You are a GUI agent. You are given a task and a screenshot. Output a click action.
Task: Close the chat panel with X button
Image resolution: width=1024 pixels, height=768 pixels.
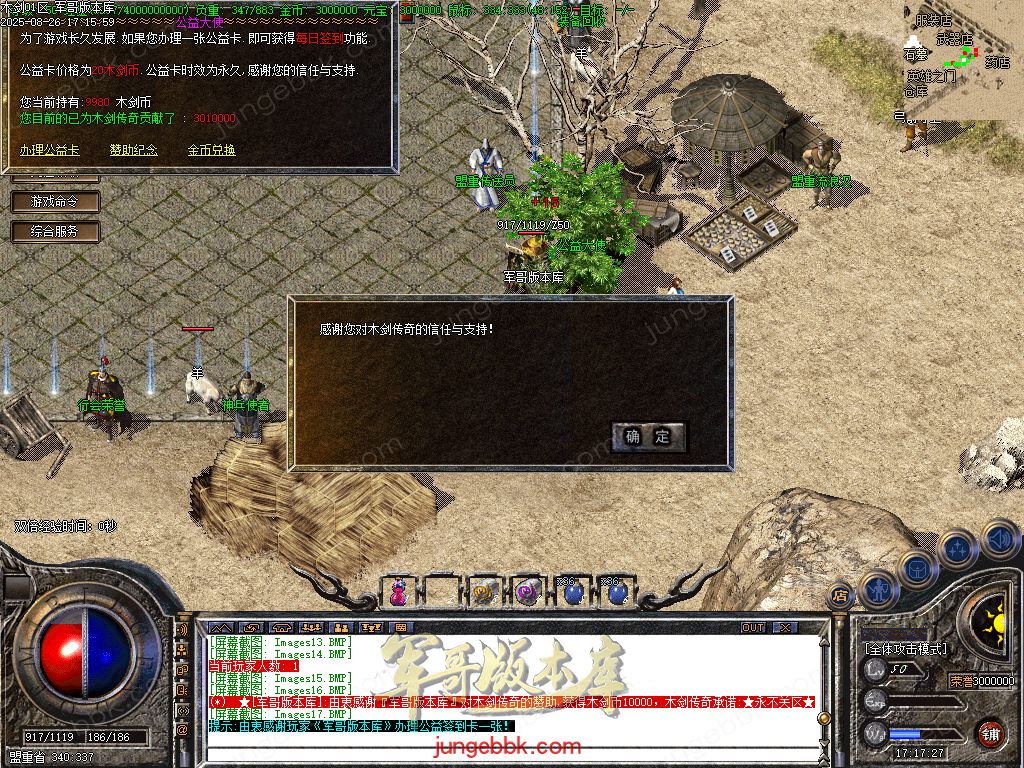click(x=785, y=627)
